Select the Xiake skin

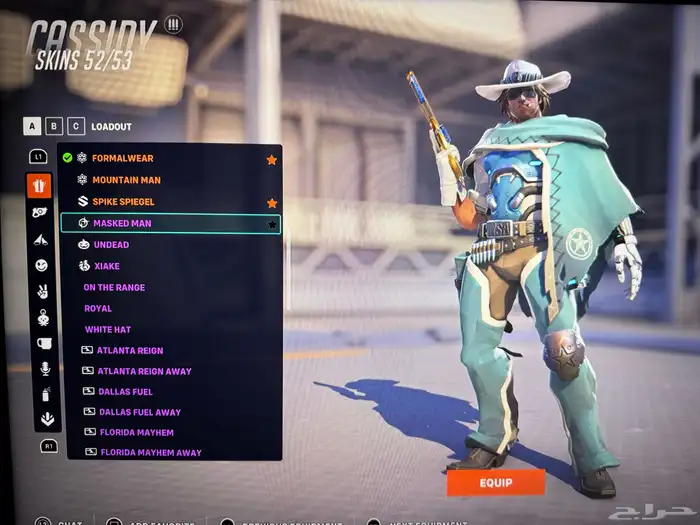pos(108,266)
